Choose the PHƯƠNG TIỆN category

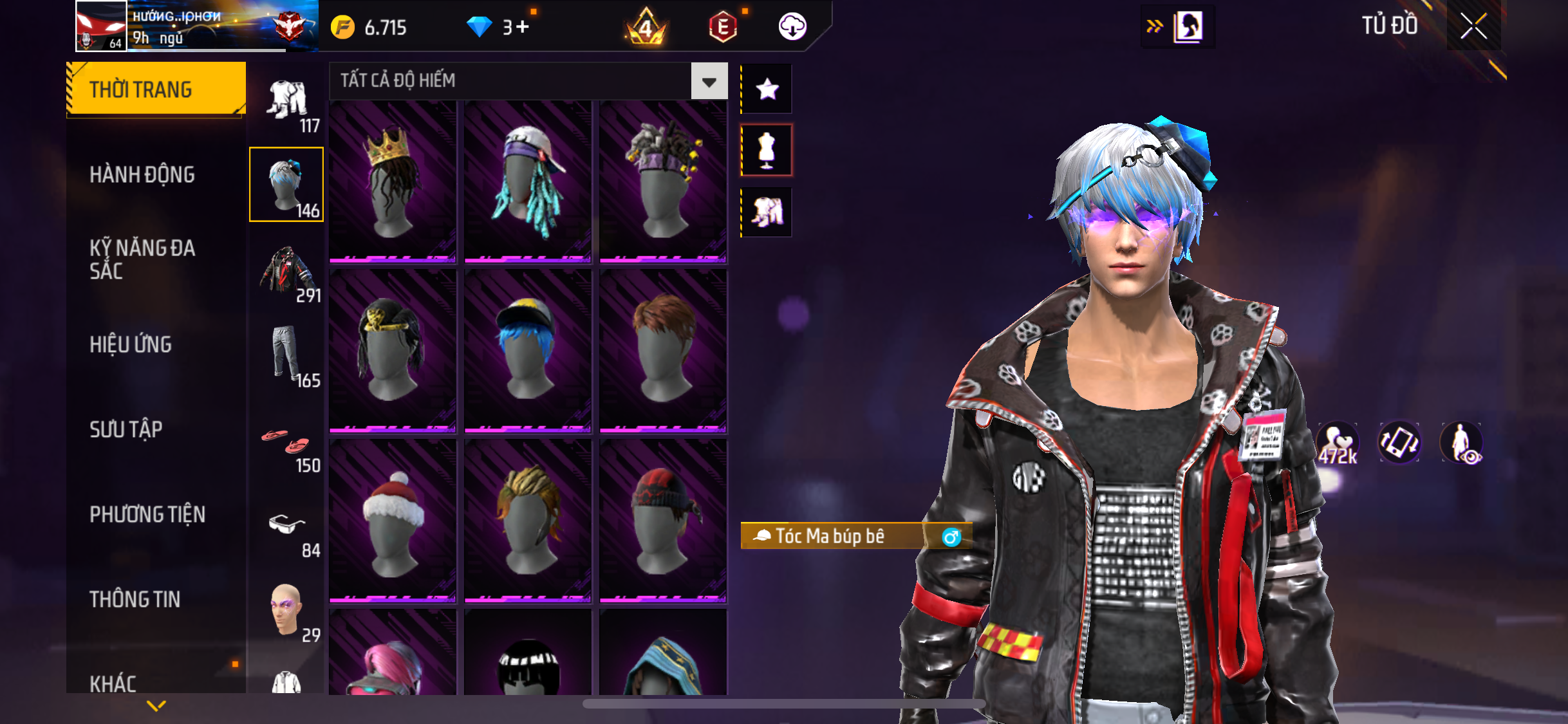point(147,514)
